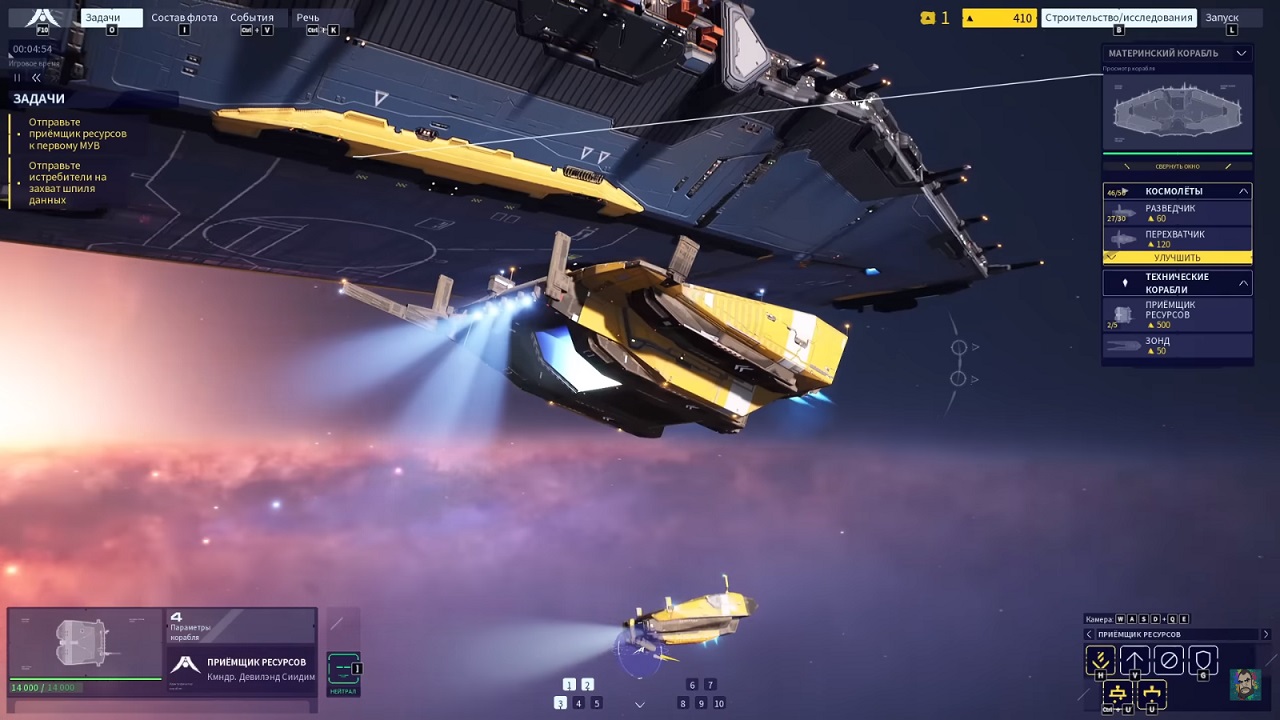
Task: Select the guard shield command icon
Action: click(1203, 659)
